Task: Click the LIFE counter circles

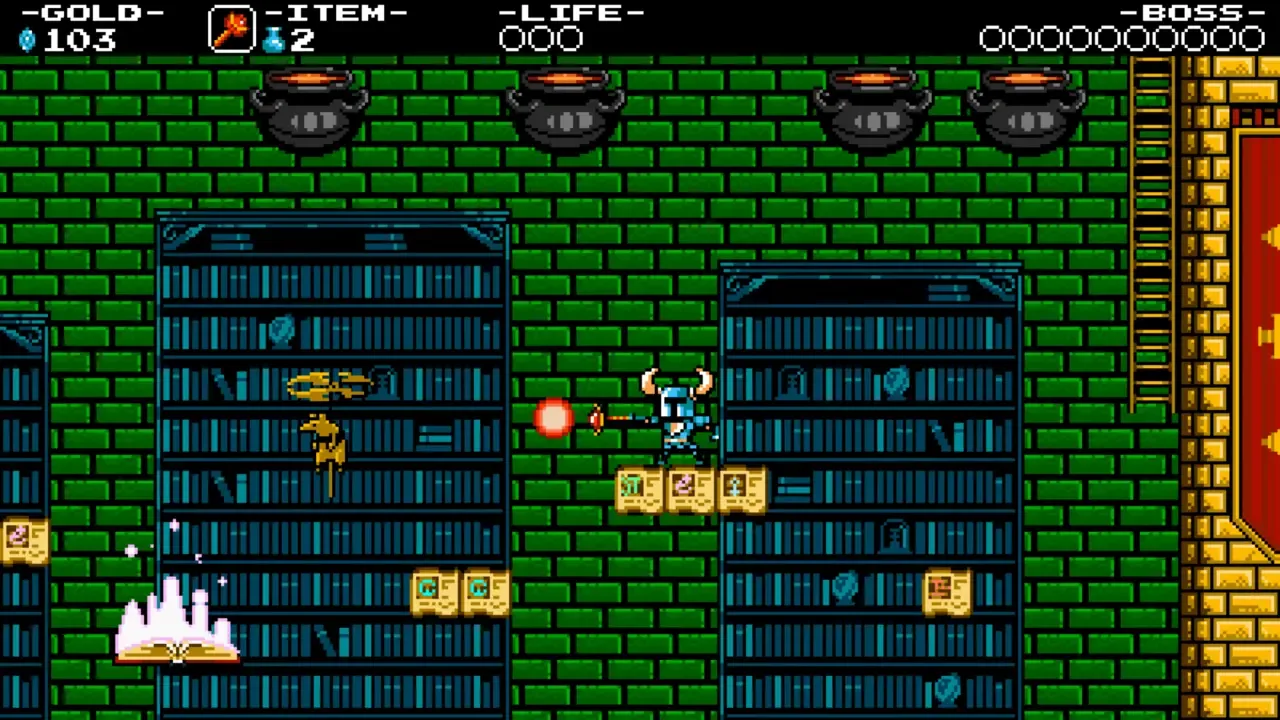Action: (540, 40)
